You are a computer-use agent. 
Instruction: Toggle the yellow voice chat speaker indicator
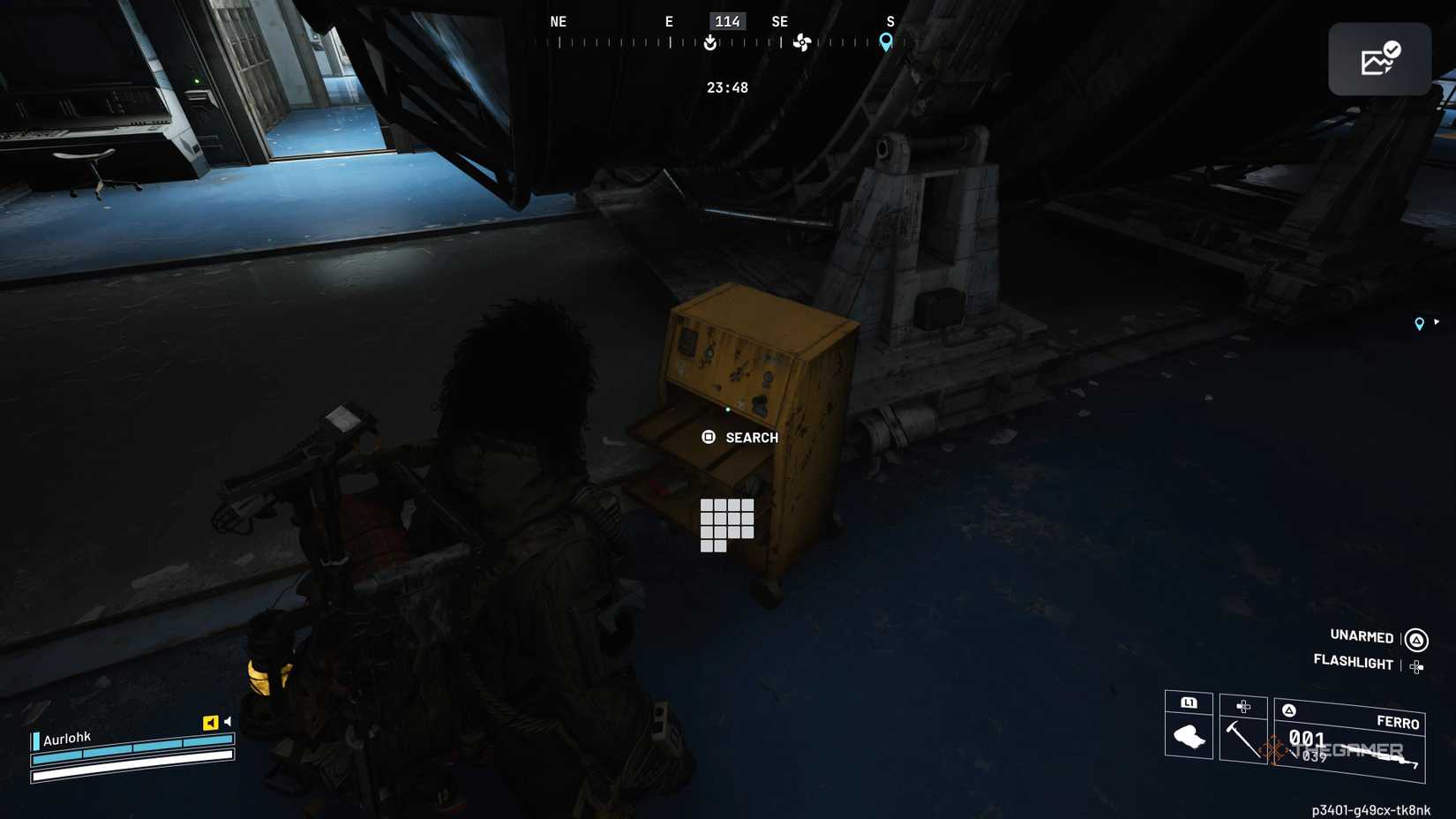(210, 723)
